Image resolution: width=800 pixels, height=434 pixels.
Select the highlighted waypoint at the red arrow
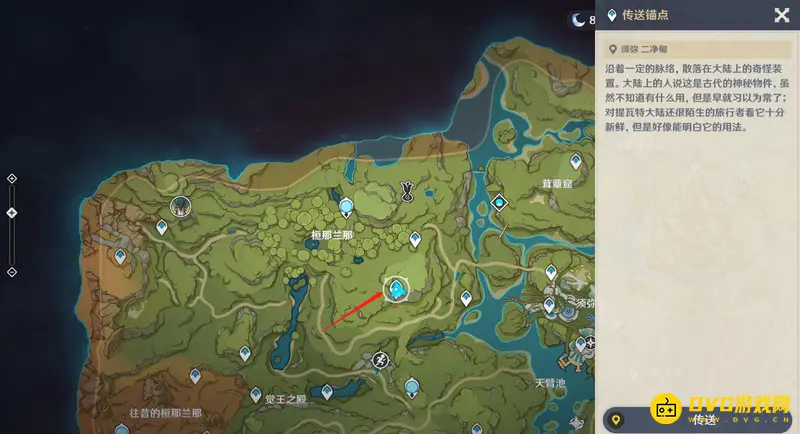click(x=398, y=290)
